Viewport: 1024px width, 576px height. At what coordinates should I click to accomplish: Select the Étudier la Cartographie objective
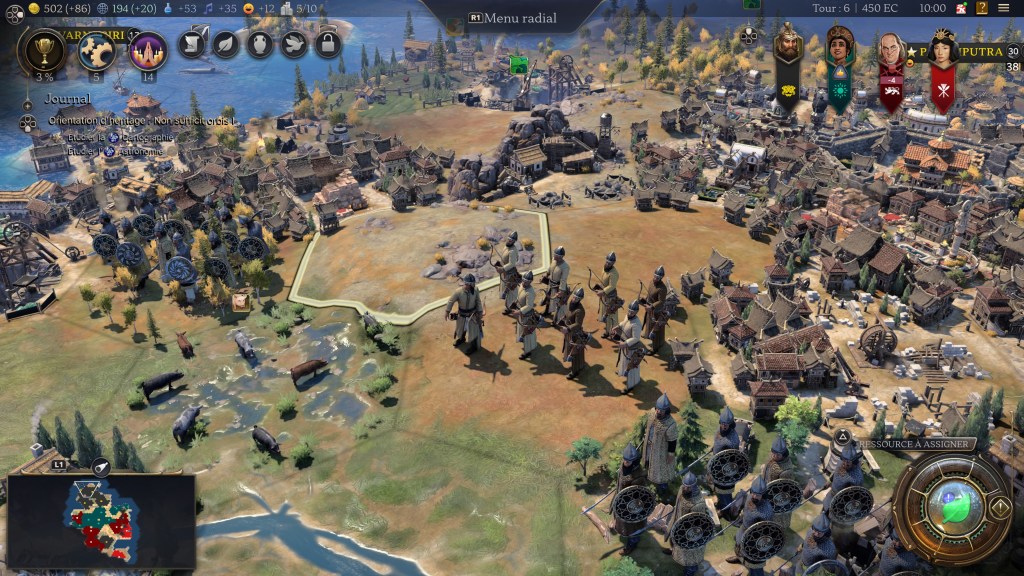[110, 137]
